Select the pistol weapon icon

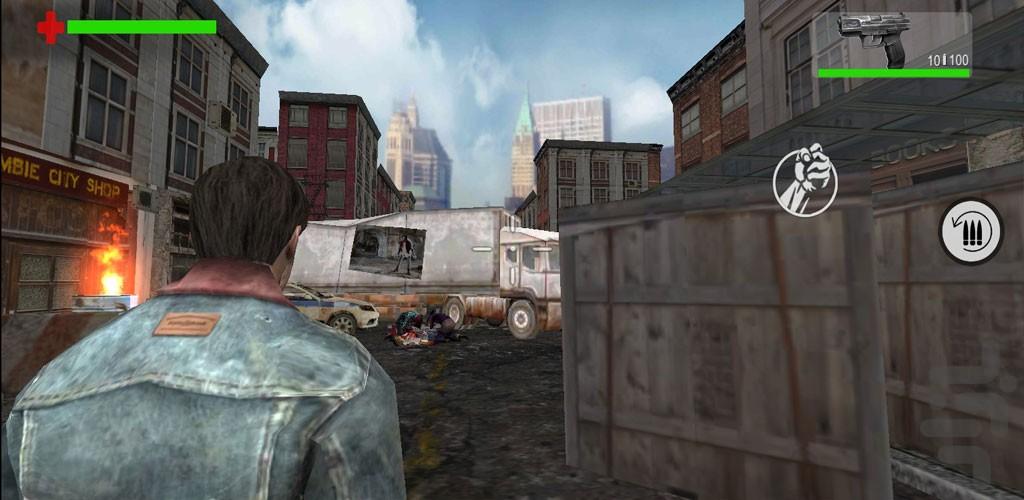point(874,36)
